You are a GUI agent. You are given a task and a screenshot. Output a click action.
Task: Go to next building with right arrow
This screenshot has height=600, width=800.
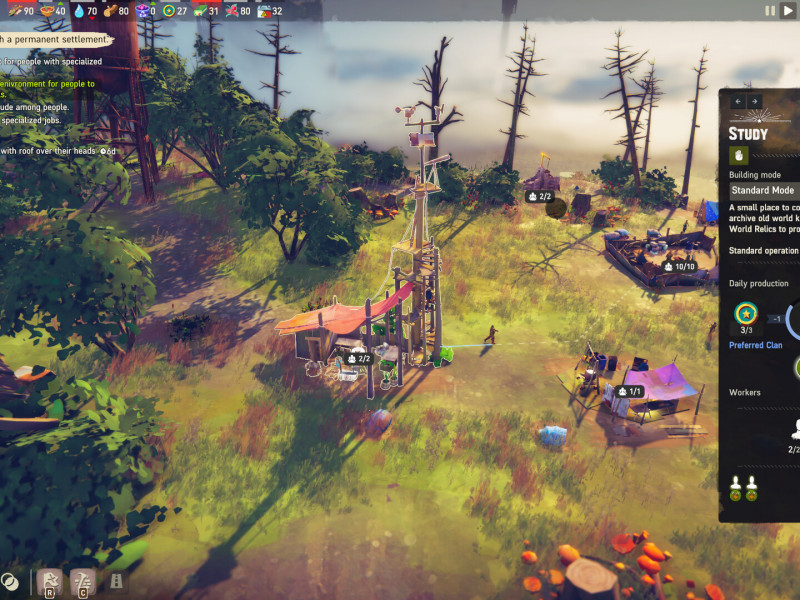754,101
